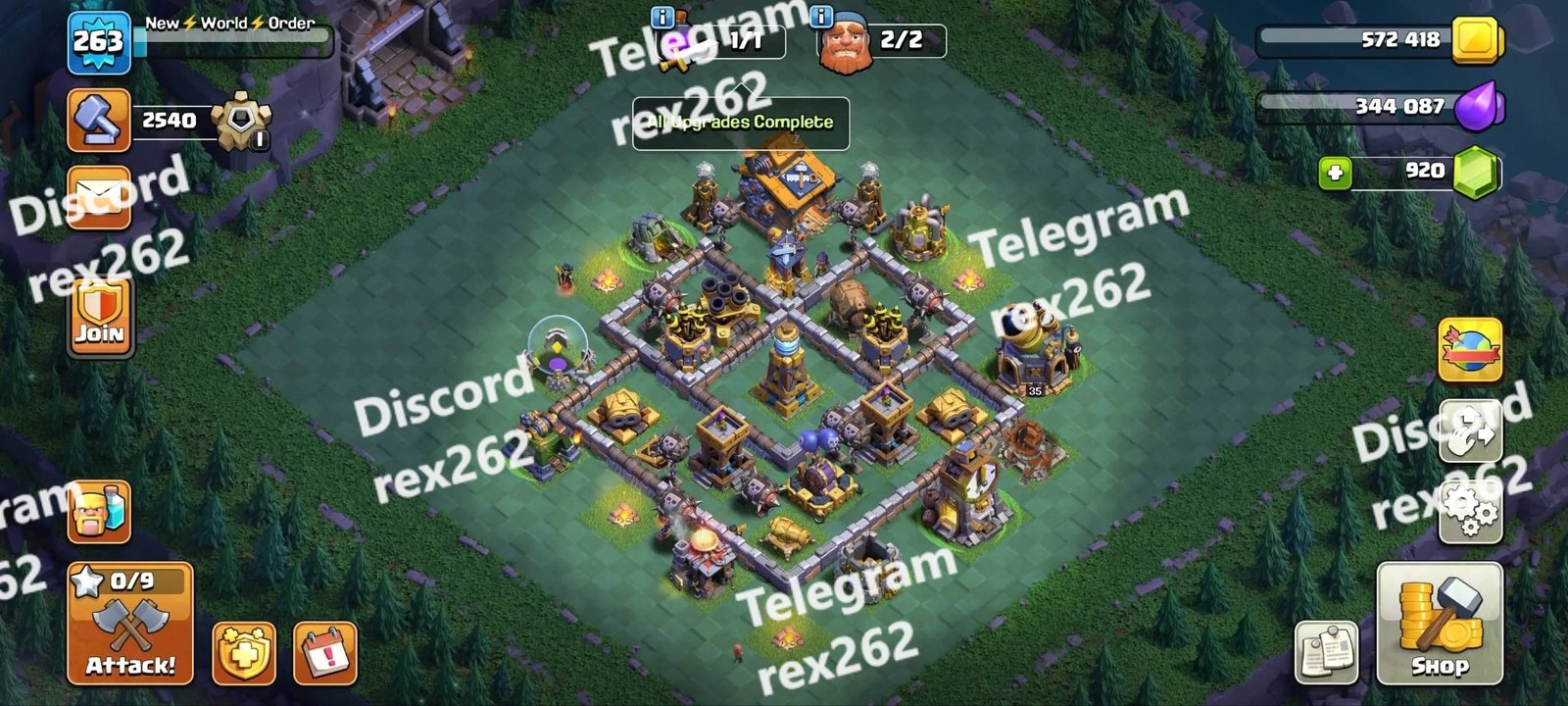
Task: Tap the league badge beside 2540 trophies
Action: point(236,122)
